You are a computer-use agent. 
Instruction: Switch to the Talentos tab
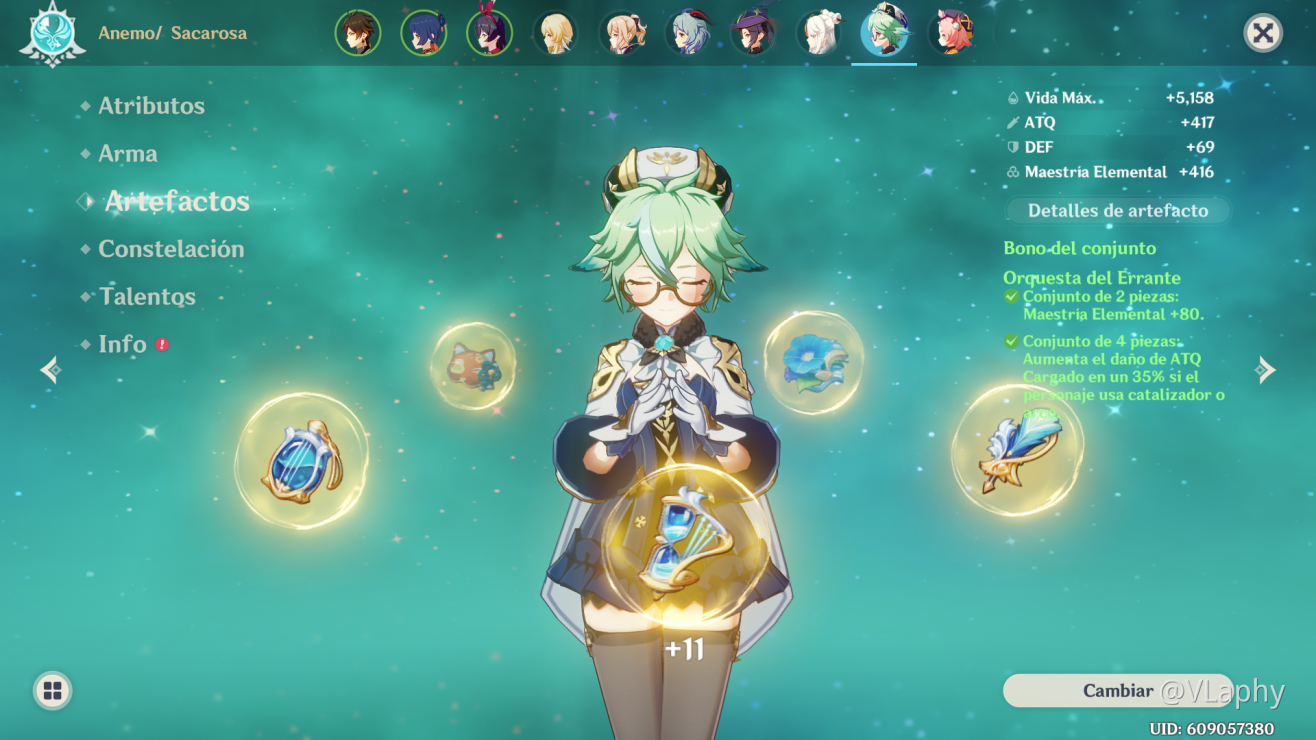click(147, 296)
